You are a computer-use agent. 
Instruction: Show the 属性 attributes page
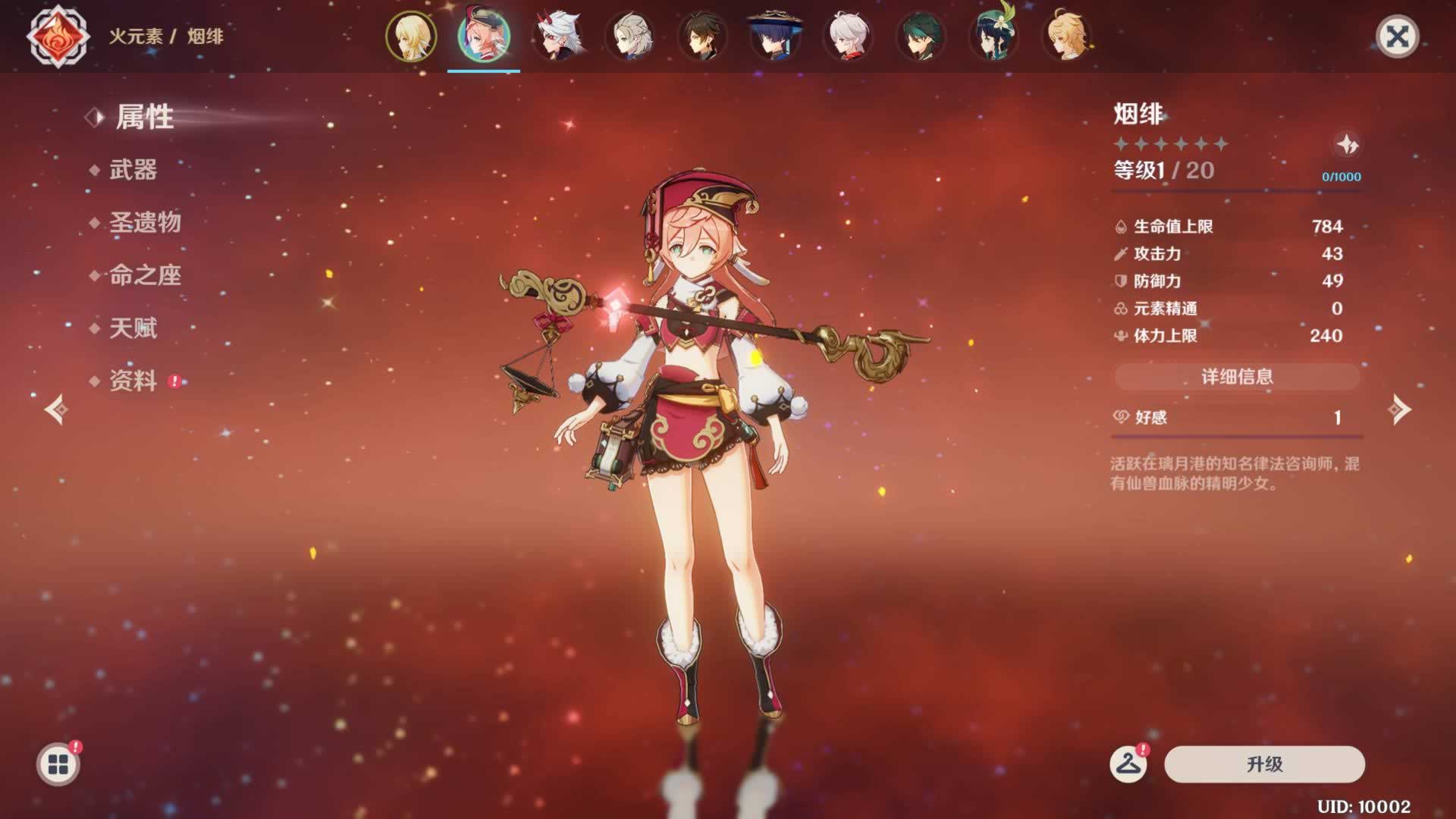(x=144, y=118)
